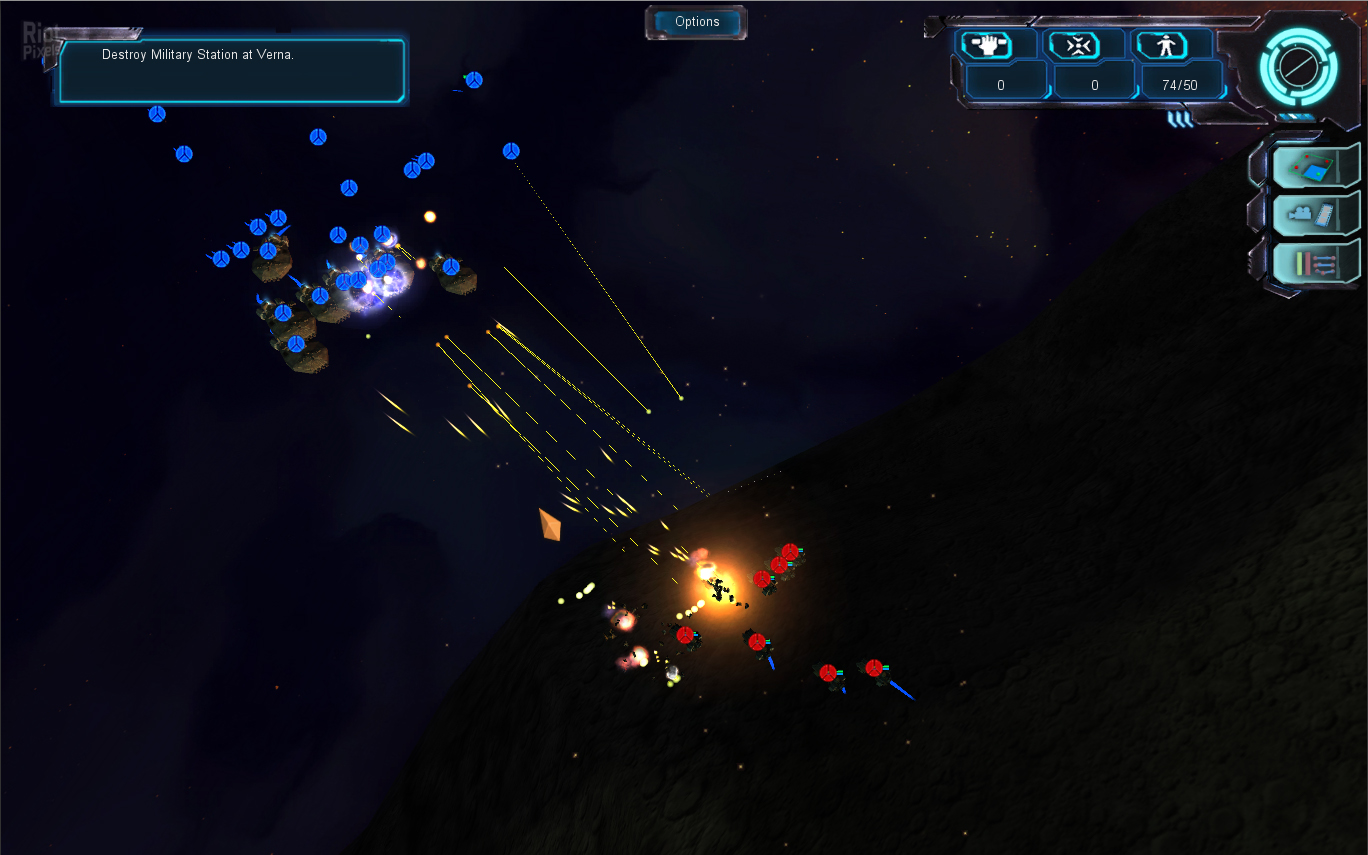Click the converging arrows resource icon
The width and height of the screenshot is (1368, 855).
click(1074, 45)
